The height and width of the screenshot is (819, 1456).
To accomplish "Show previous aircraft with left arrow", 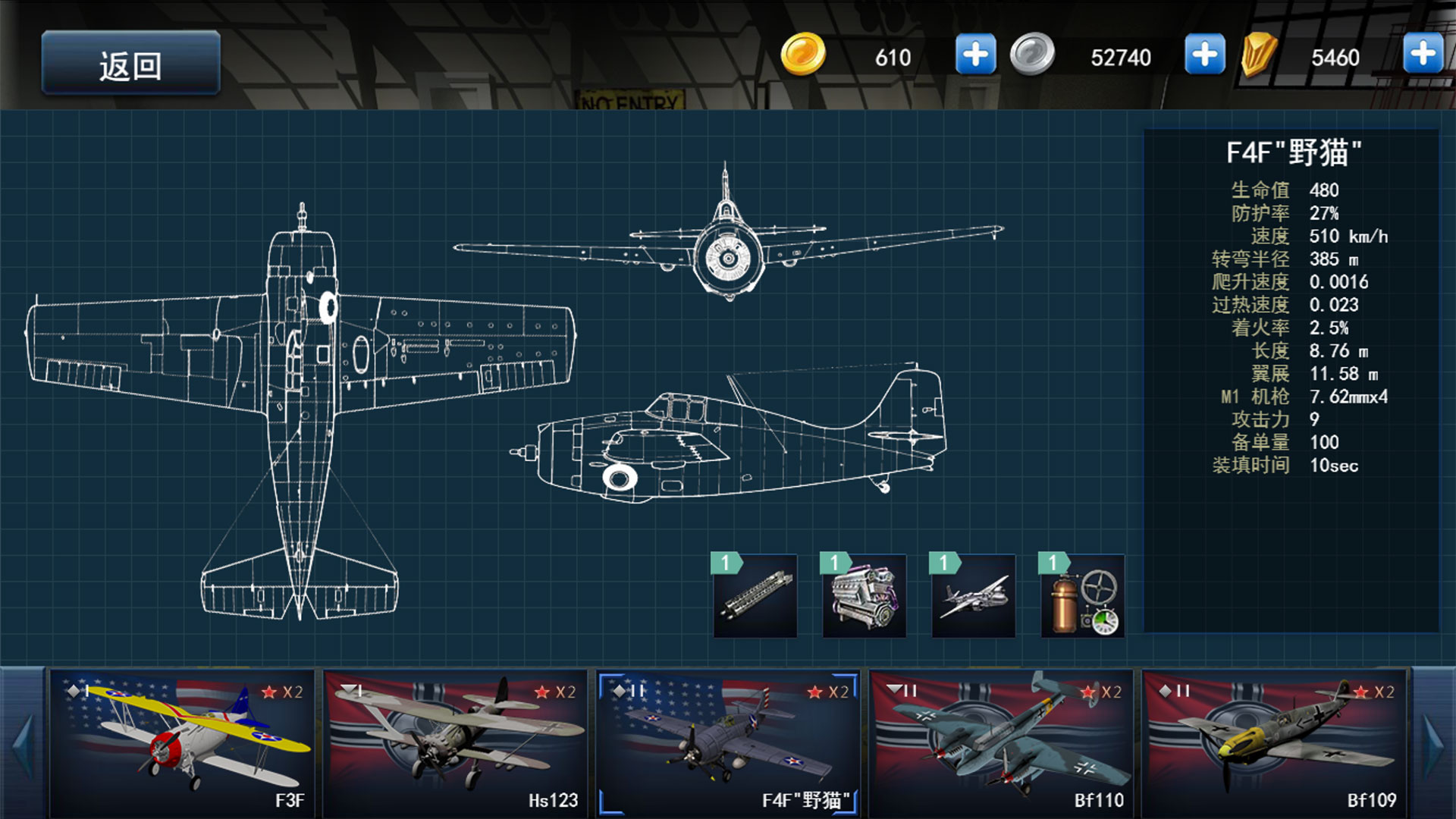I will tap(23, 743).
